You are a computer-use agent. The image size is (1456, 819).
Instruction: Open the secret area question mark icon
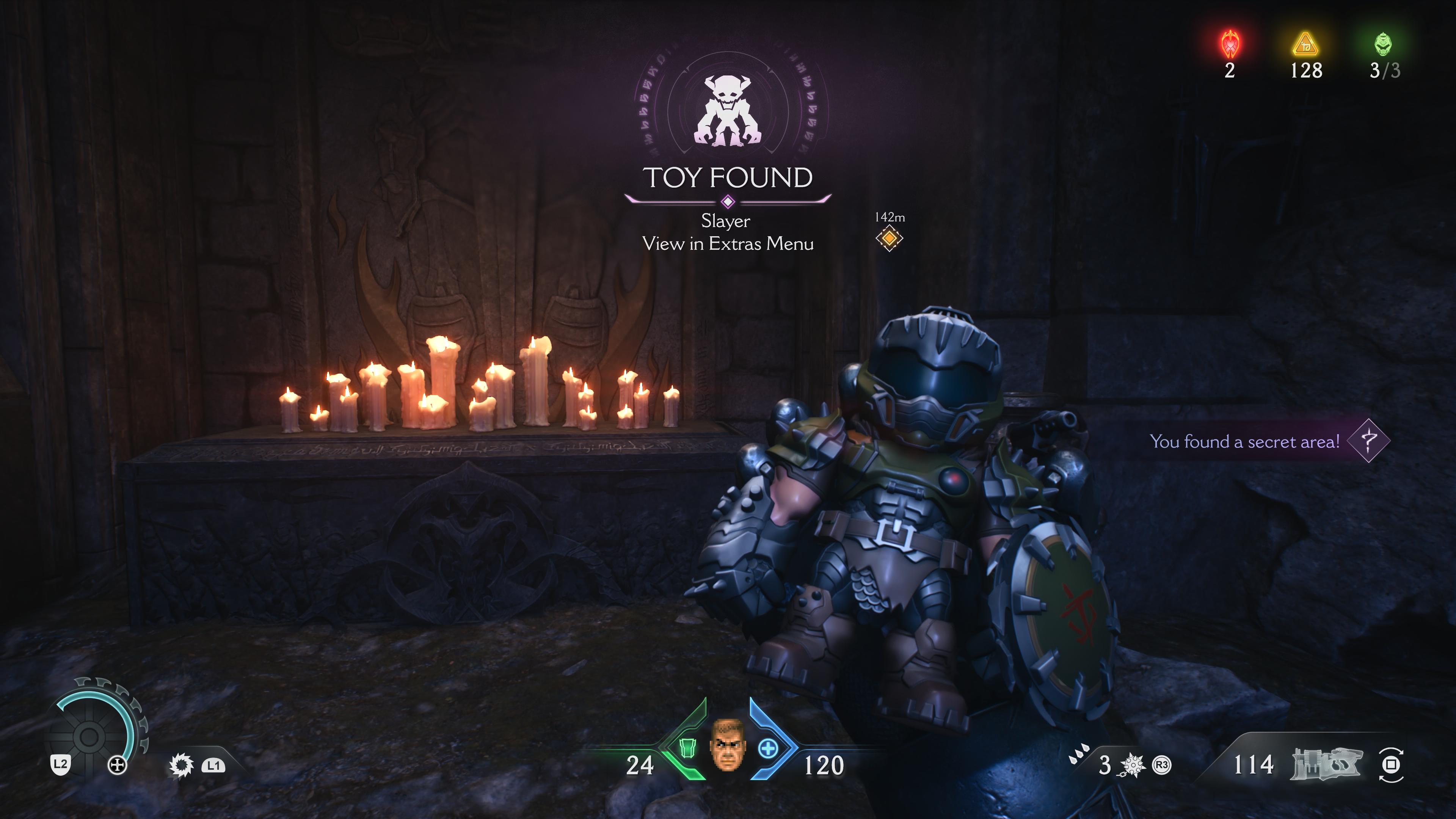click(x=1368, y=441)
